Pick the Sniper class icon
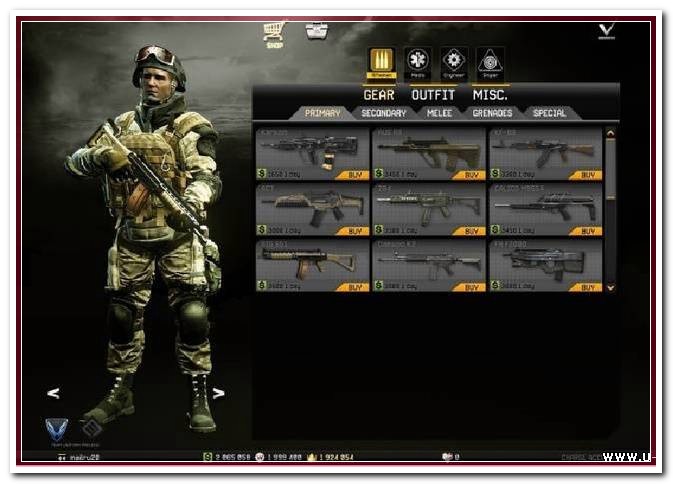 point(489,61)
